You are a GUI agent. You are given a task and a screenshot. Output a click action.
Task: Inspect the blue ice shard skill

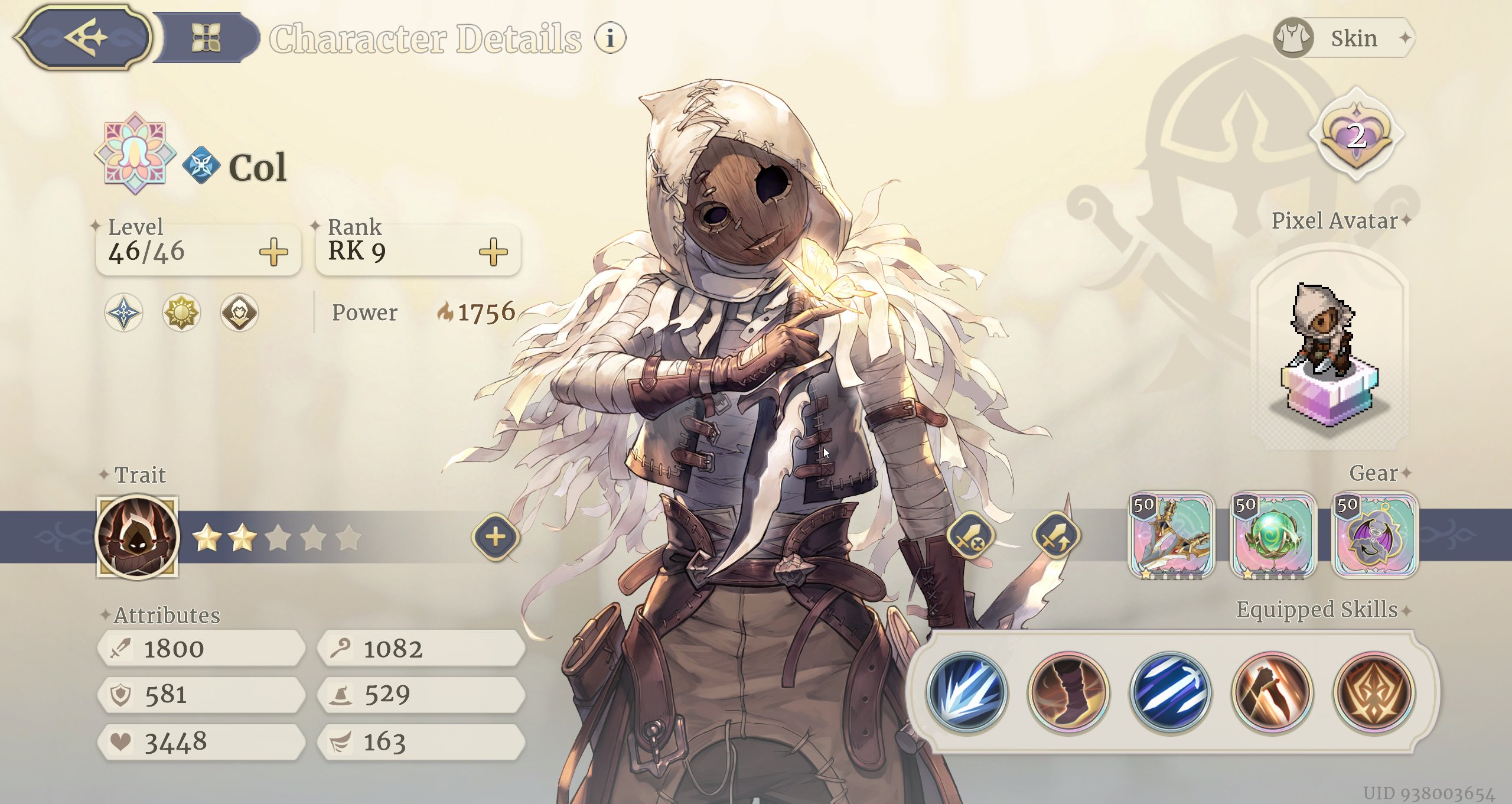point(967,692)
